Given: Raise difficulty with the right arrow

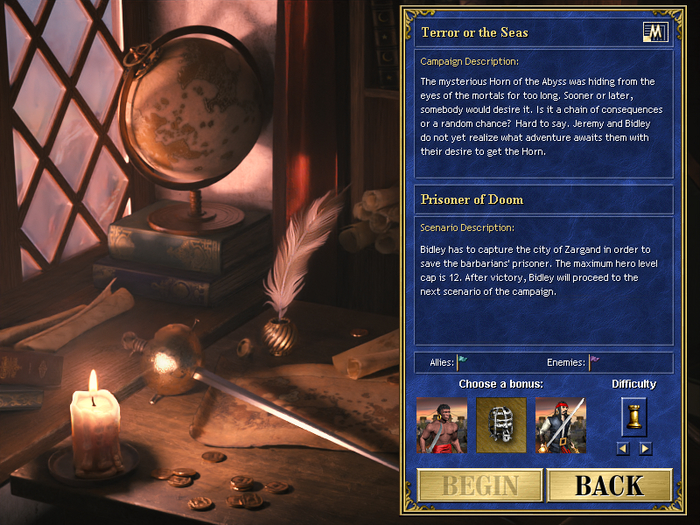Looking at the screenshot, I should coord(645,448).
